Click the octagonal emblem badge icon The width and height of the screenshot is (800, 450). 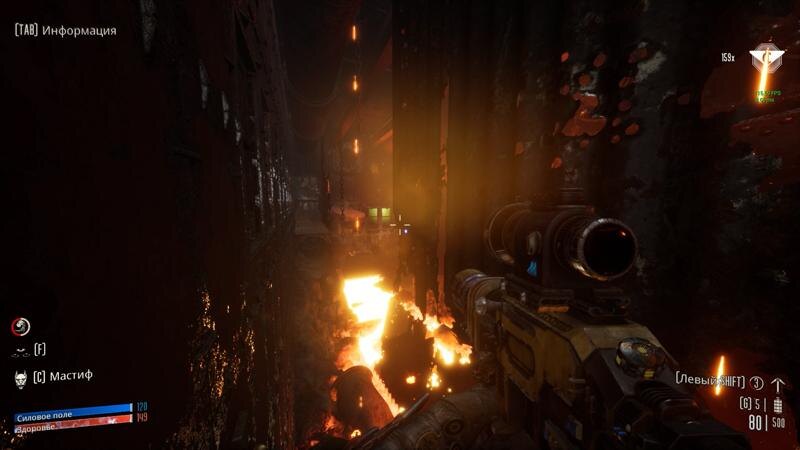[x=767, y=58]
